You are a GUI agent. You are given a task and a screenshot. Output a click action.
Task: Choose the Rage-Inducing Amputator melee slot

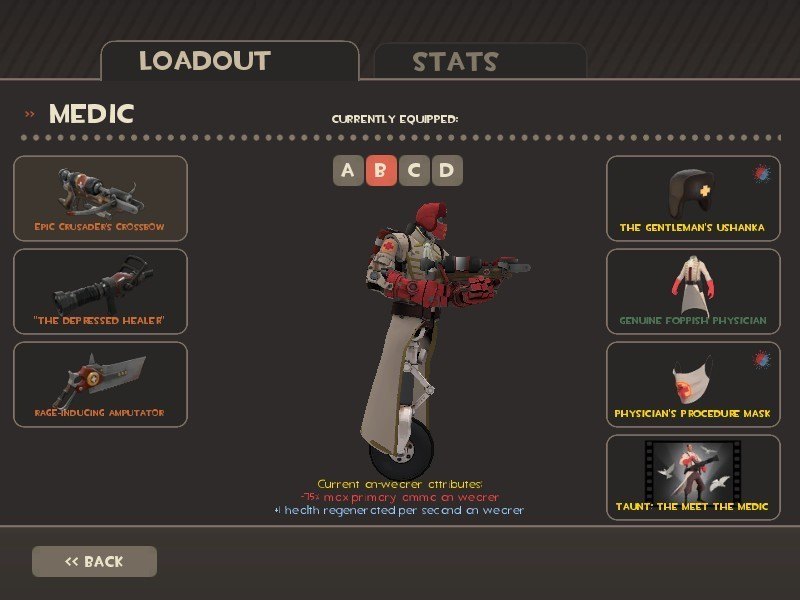(100, 384)
